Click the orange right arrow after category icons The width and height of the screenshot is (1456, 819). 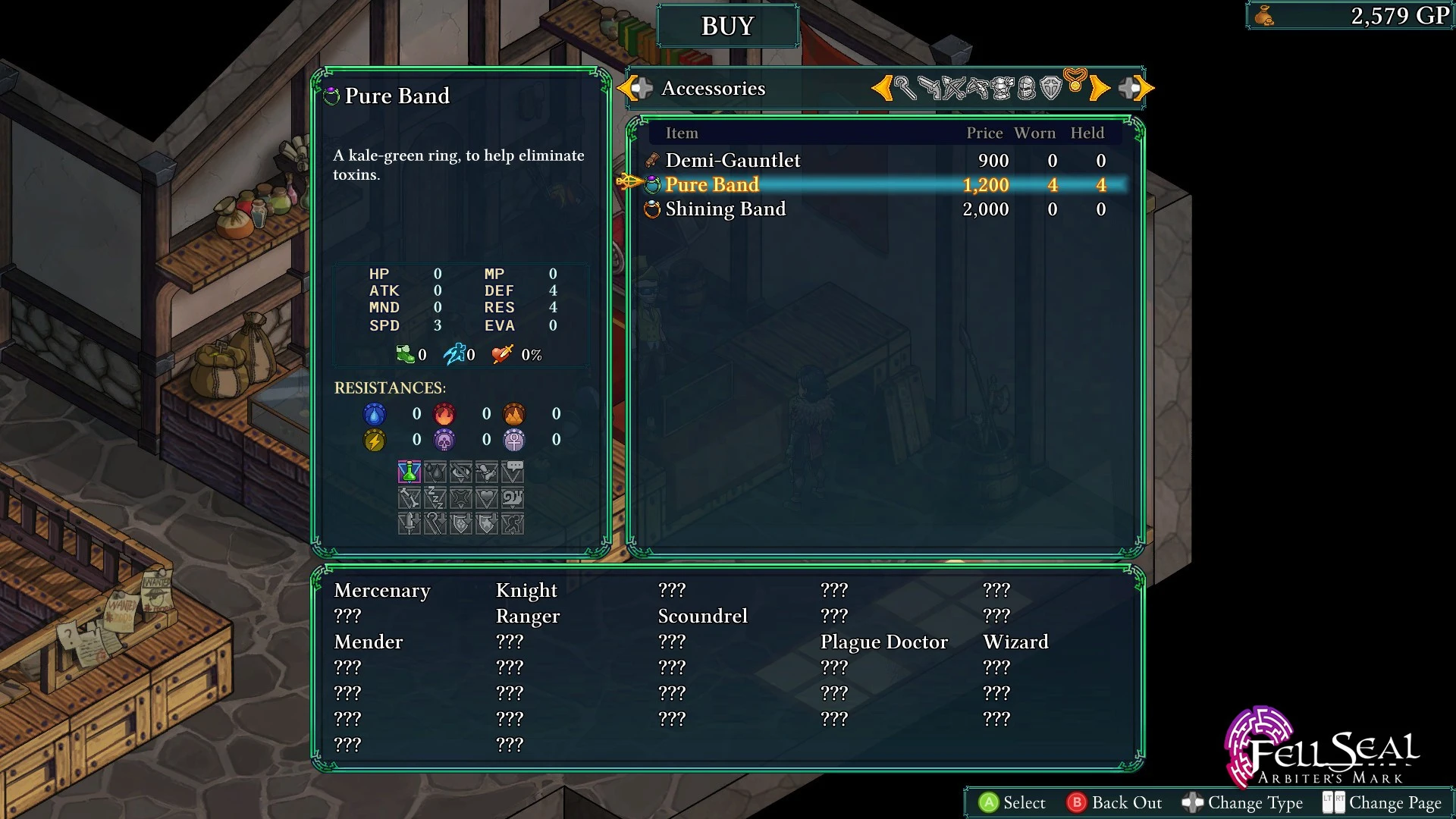pyautogui.click(x=1100, y=89)
